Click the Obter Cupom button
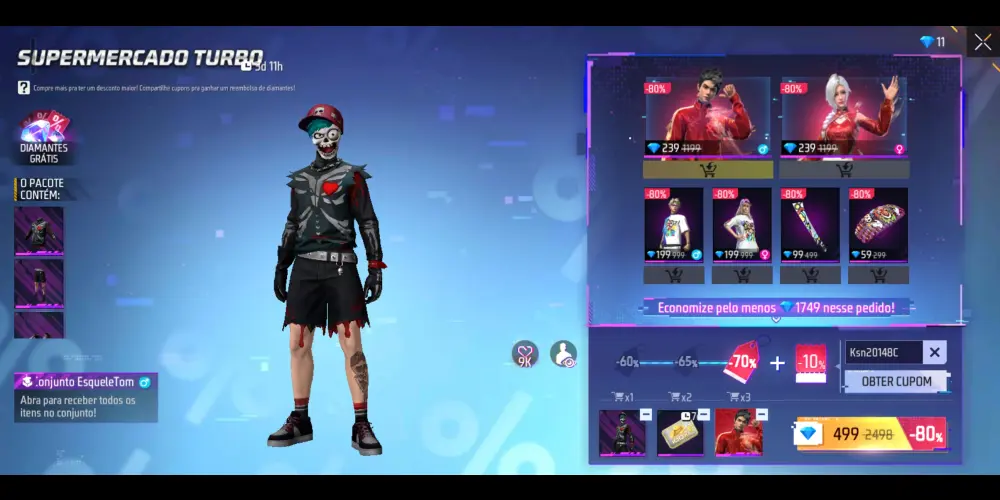Screen dimensions: 1000x500 (x=896, y=381)
